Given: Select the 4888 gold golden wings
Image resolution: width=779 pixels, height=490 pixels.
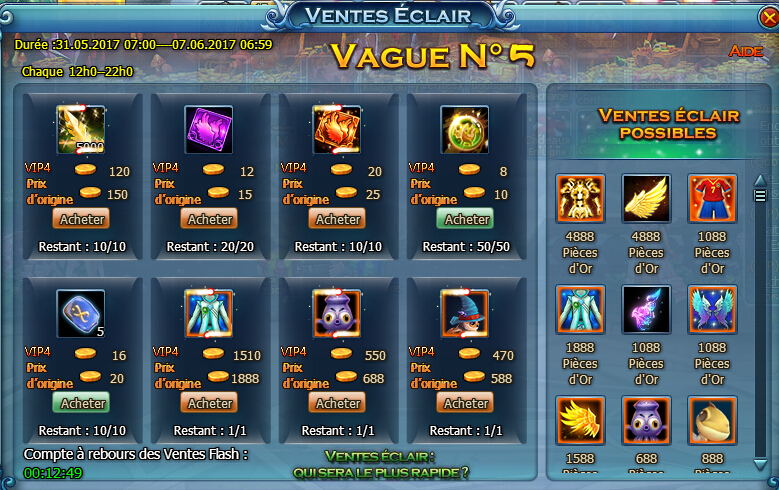Looking at the screenshot, I should (646, 198).
